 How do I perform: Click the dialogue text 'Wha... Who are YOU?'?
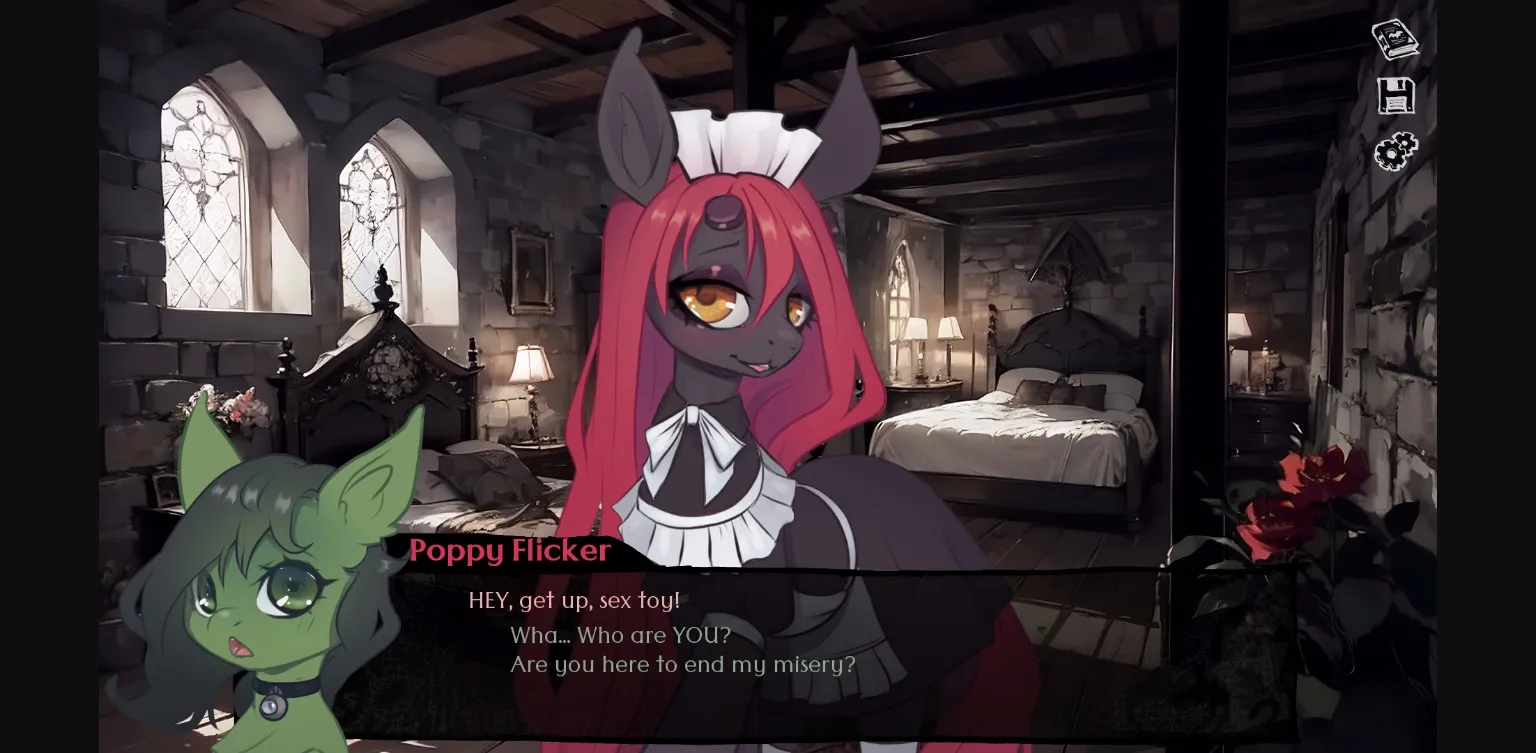click(620, 635)
